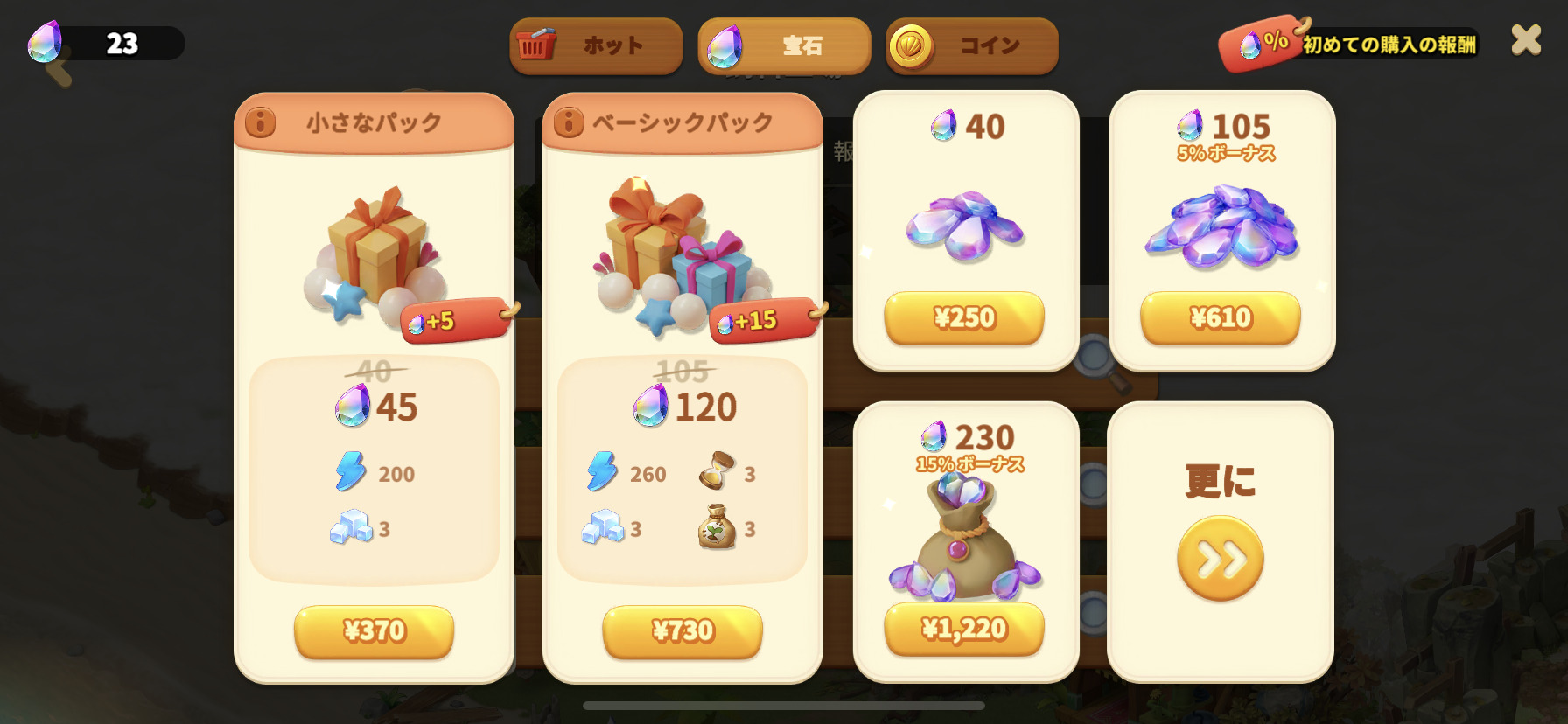Screen dimensions: 1568x724
Task: Open the コイン coins tab
Action: tap(971, 45)
